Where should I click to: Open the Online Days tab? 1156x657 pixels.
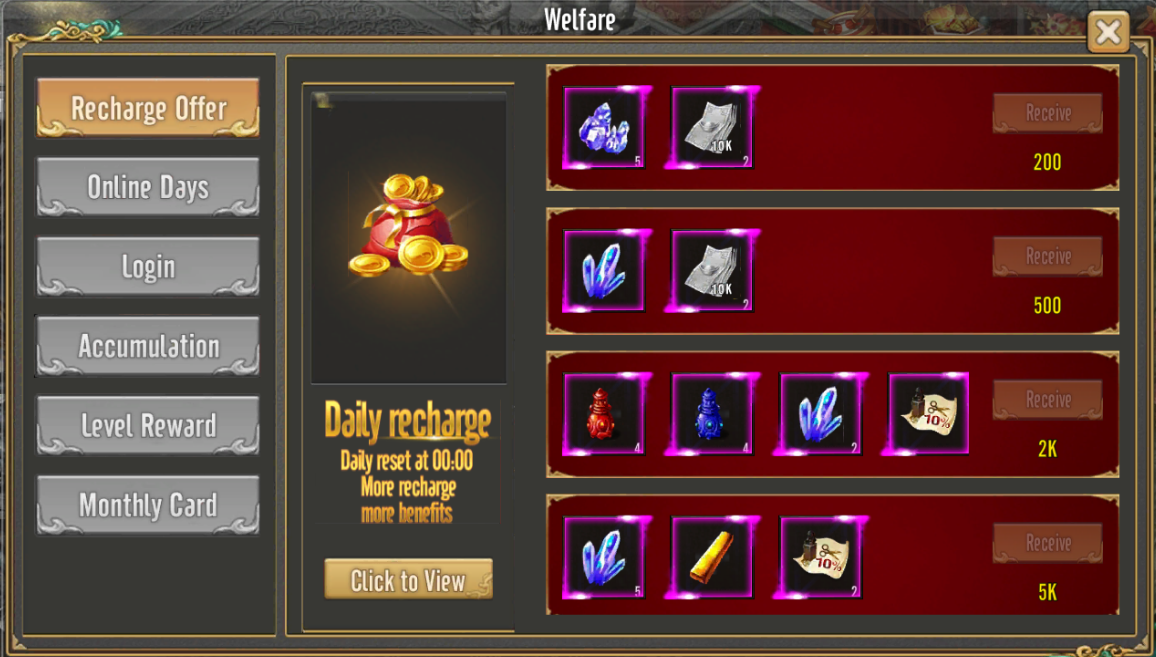[148, 187]
